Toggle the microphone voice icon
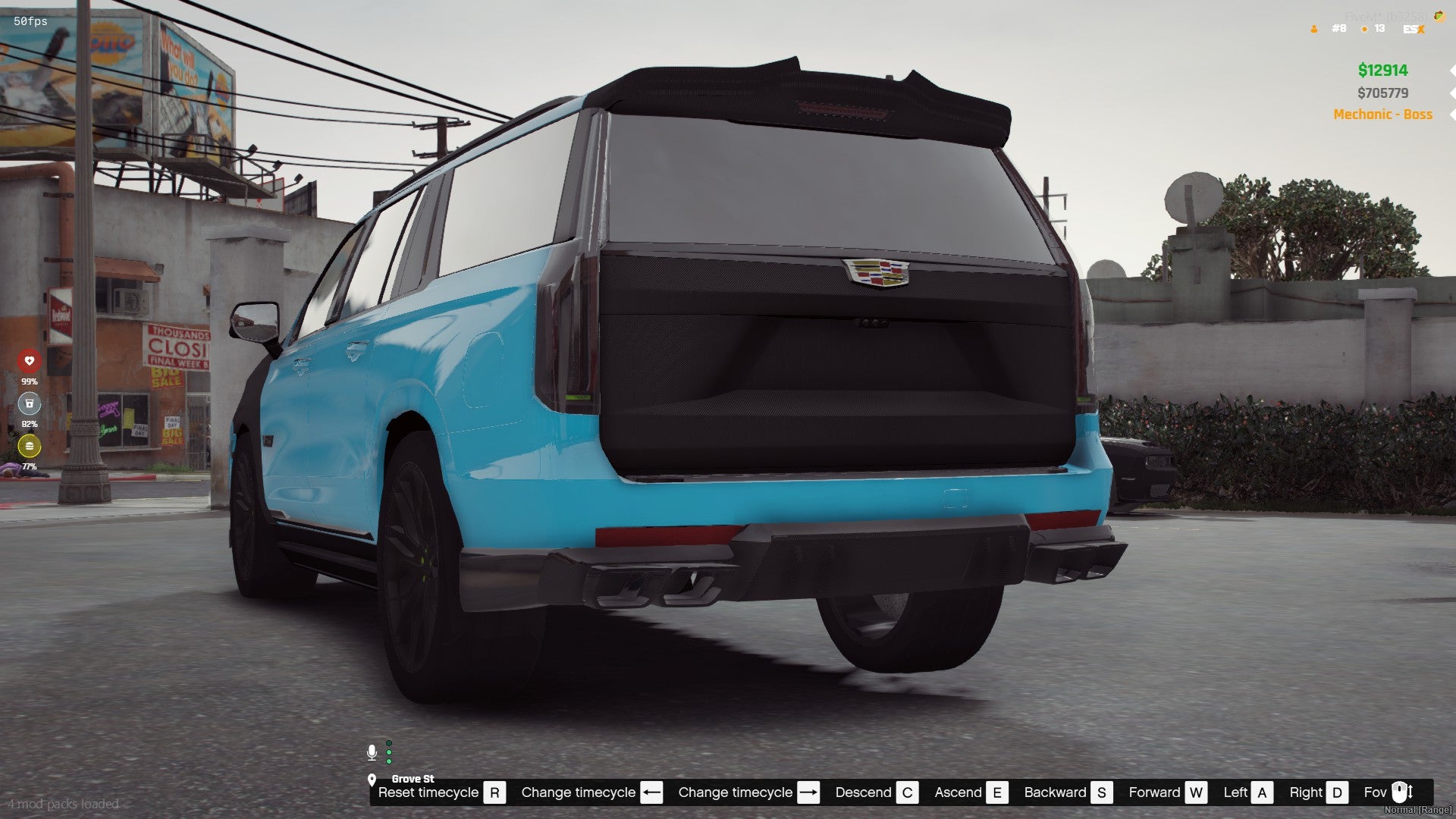 click(372, 752)
